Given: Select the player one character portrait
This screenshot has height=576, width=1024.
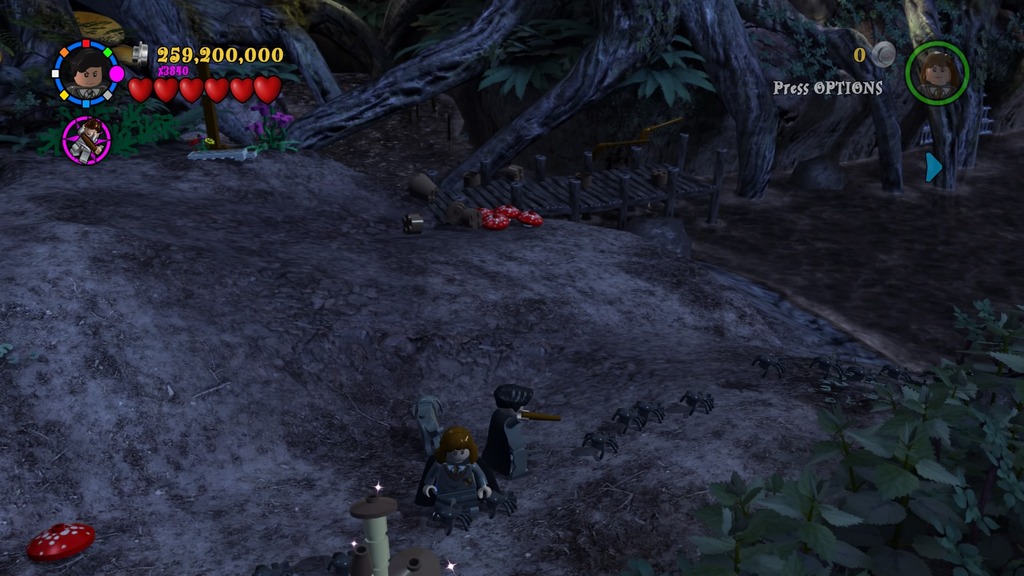Looking at the screenshot, I should coord(86,73).
